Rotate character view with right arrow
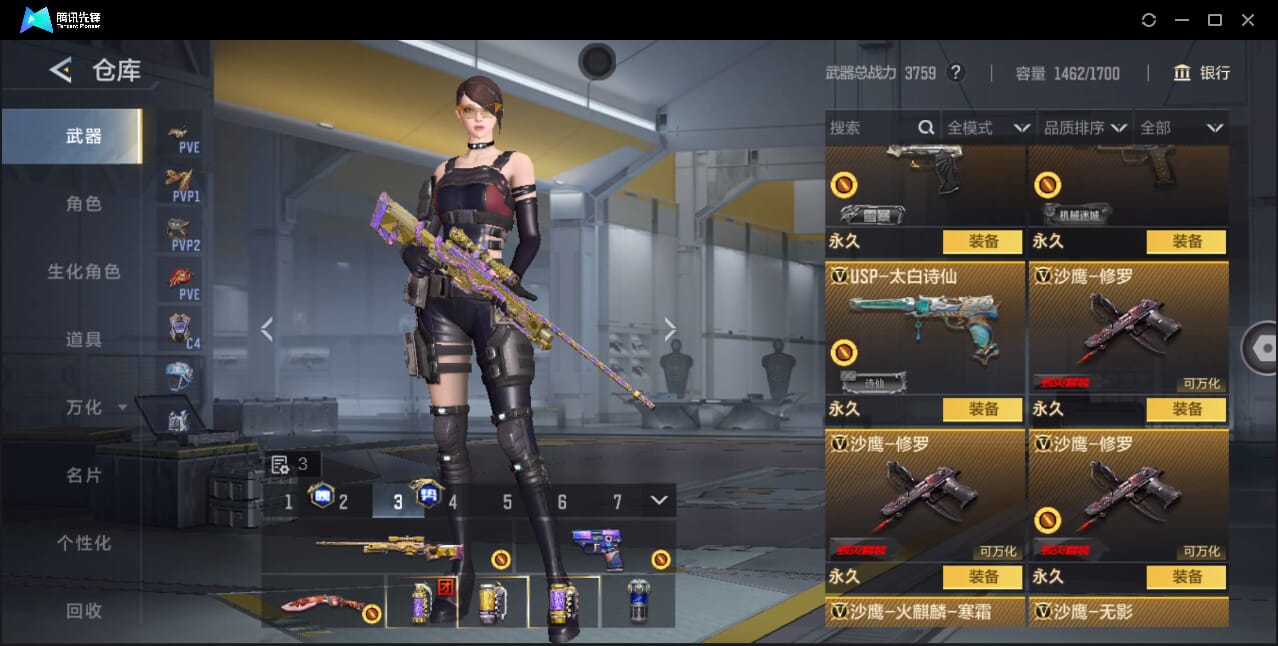Screen dimensions: 1278x646 670,329
